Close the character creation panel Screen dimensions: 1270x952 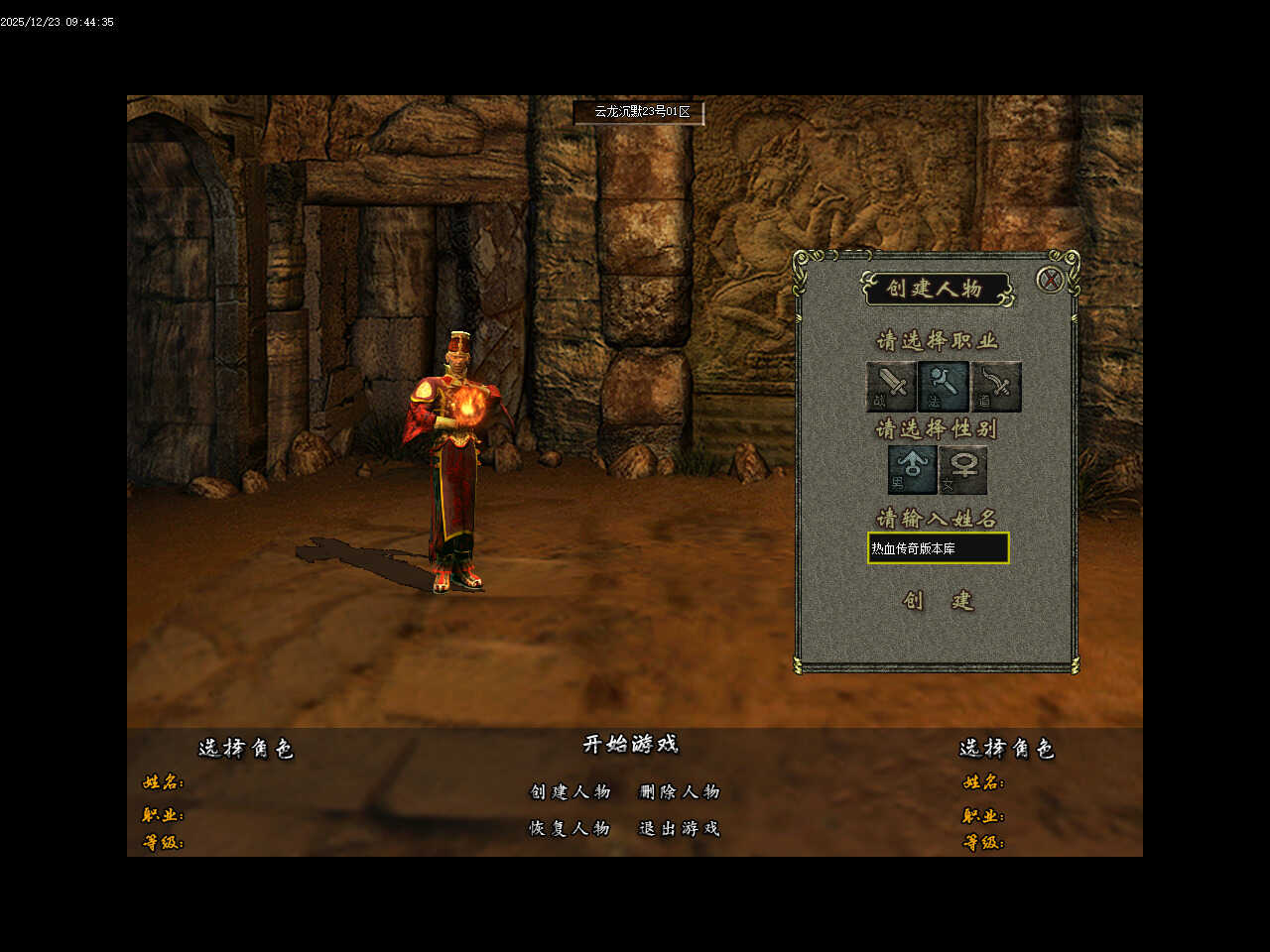(1050, 280)
